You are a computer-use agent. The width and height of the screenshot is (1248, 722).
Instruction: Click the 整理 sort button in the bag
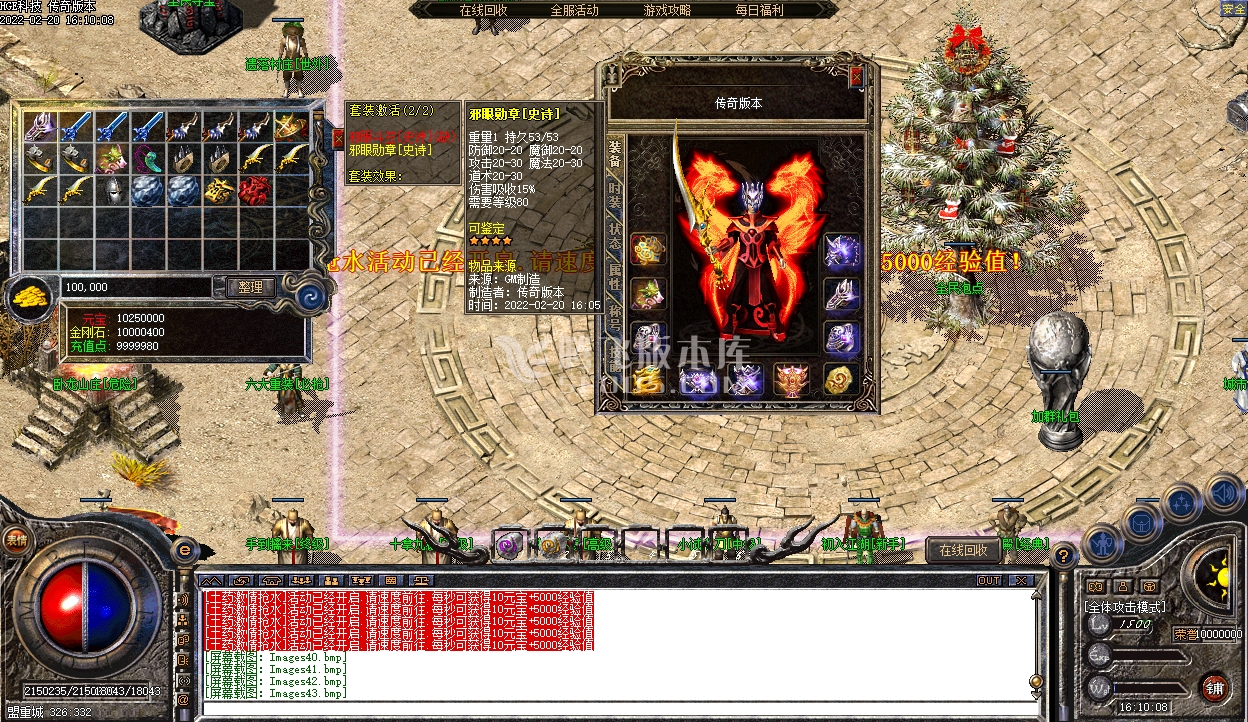[250, 287]
